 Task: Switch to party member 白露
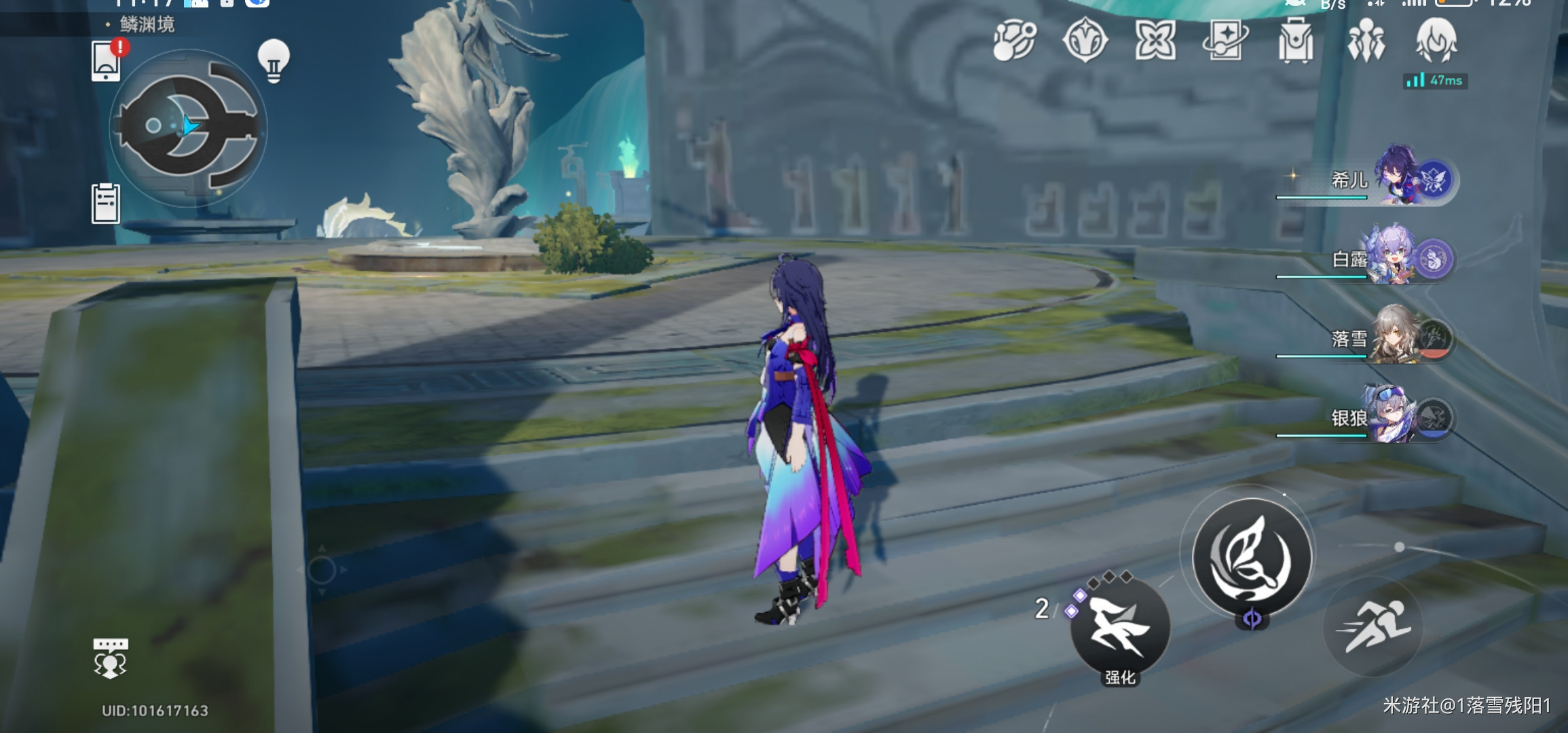coord(1398,257)
